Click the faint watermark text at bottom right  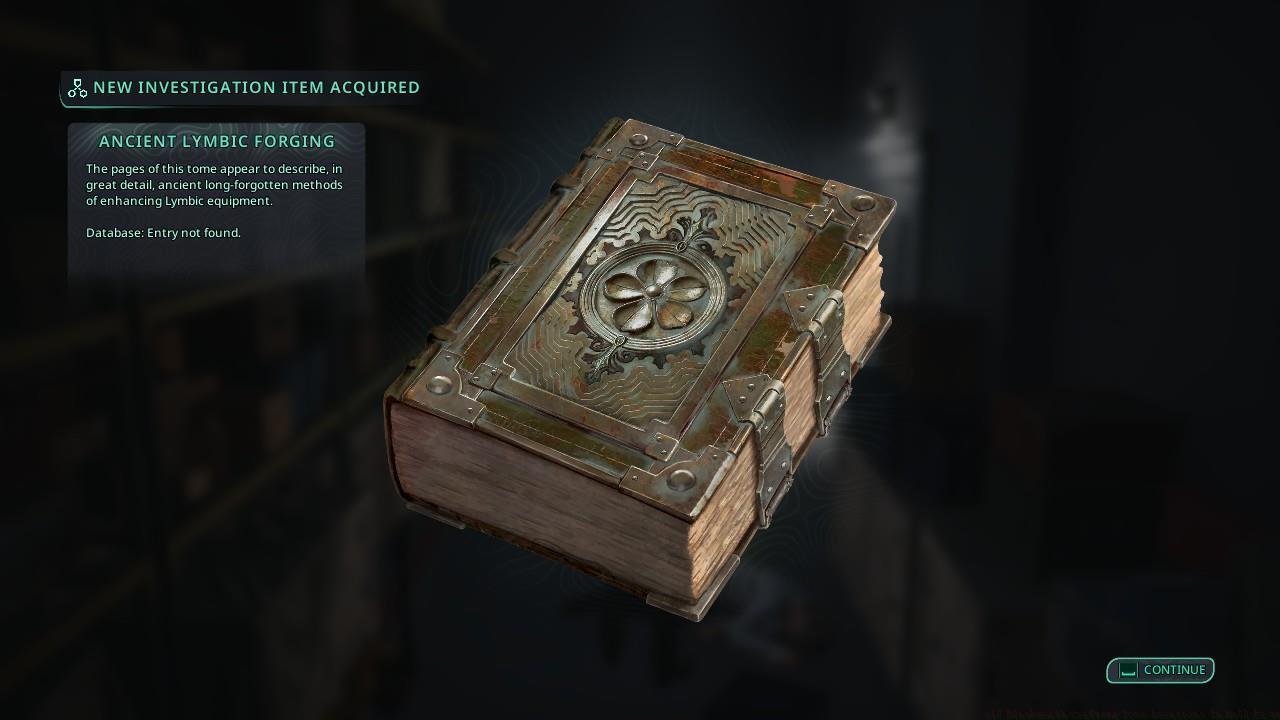(x=1120, y=714)
